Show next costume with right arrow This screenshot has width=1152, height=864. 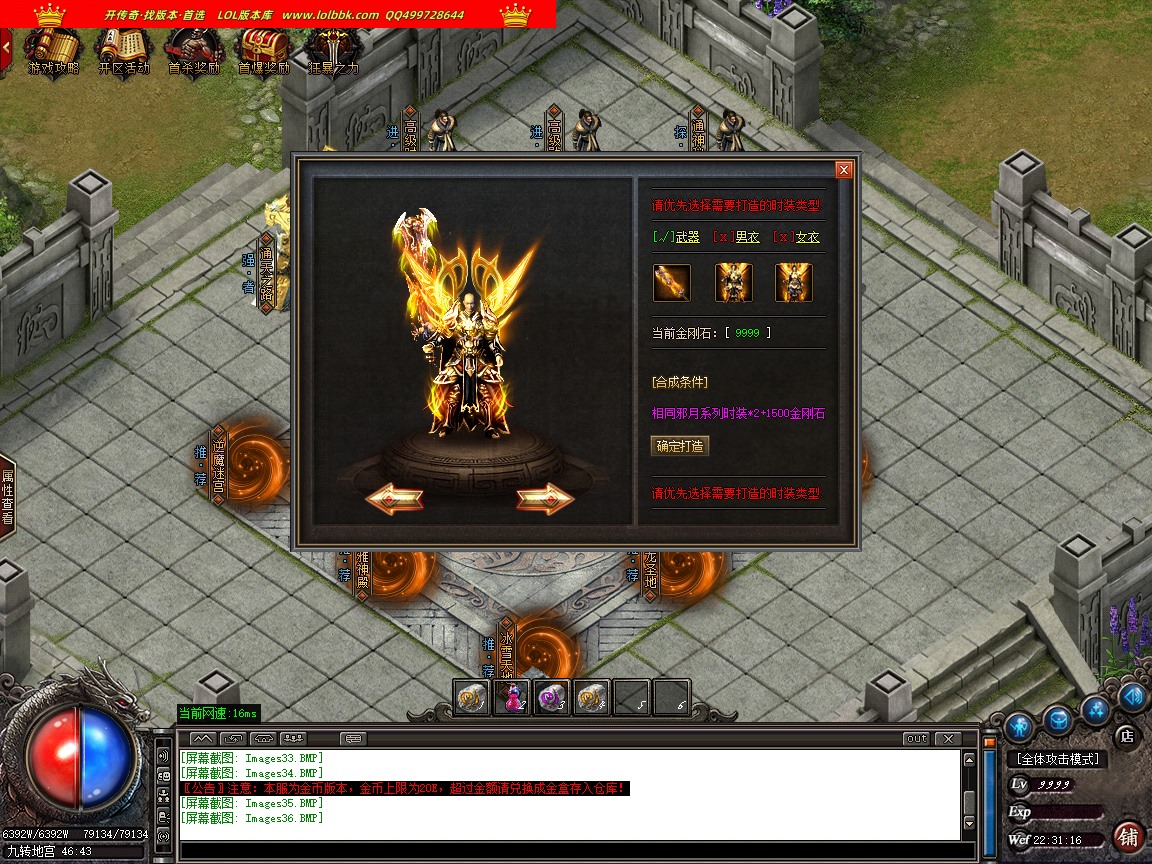[x=544, y=497]
